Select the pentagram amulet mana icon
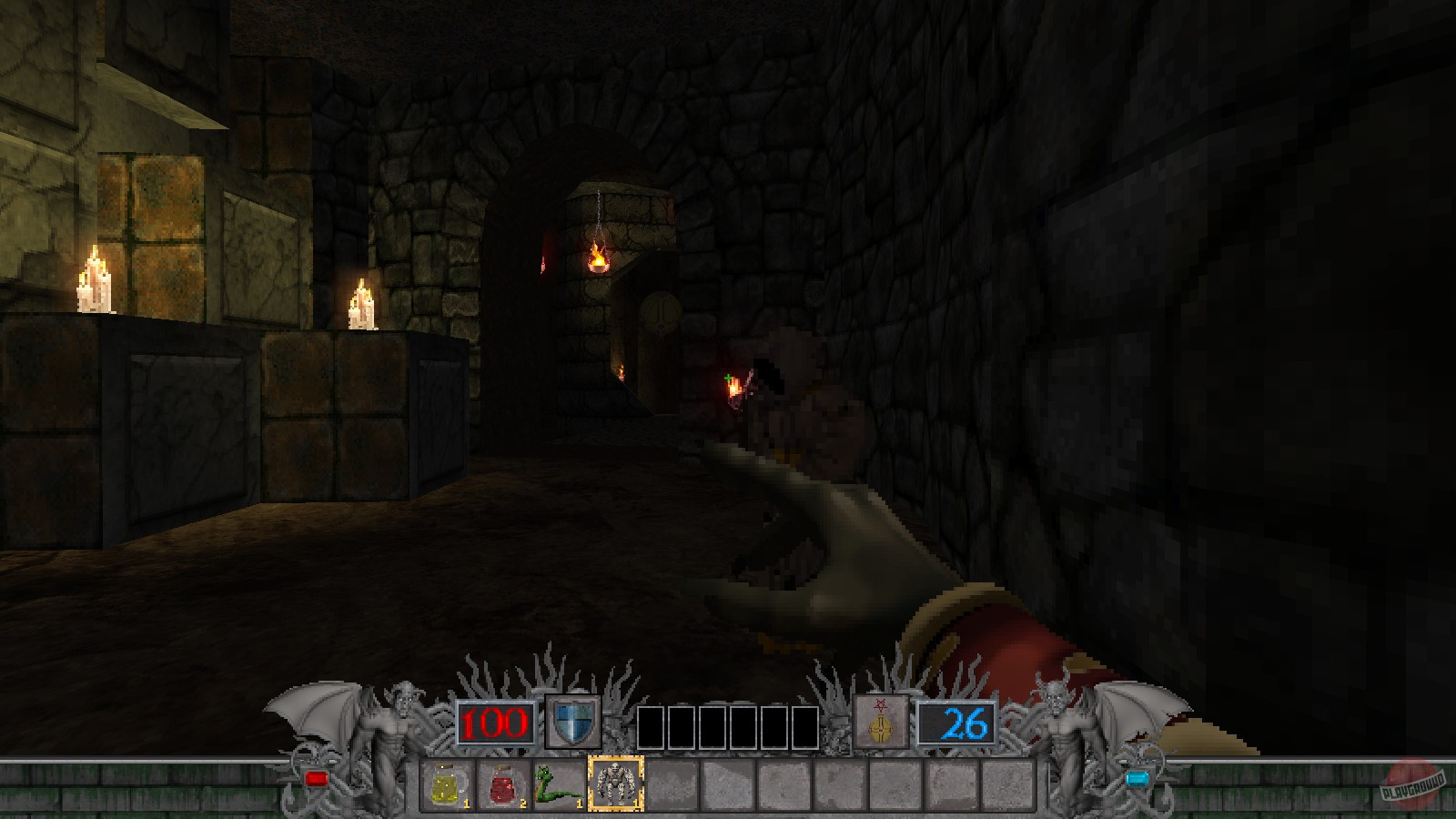The image size is (1456, 819). tap(879, 722)
